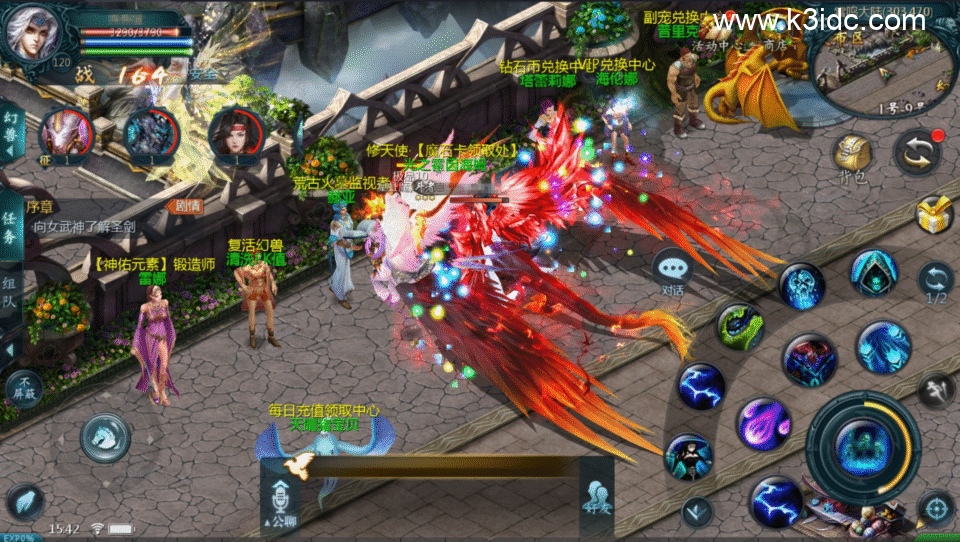Open the 对话 dialogue bubble
This screenshot has height=542, width=960.
[x=672, y=273]
